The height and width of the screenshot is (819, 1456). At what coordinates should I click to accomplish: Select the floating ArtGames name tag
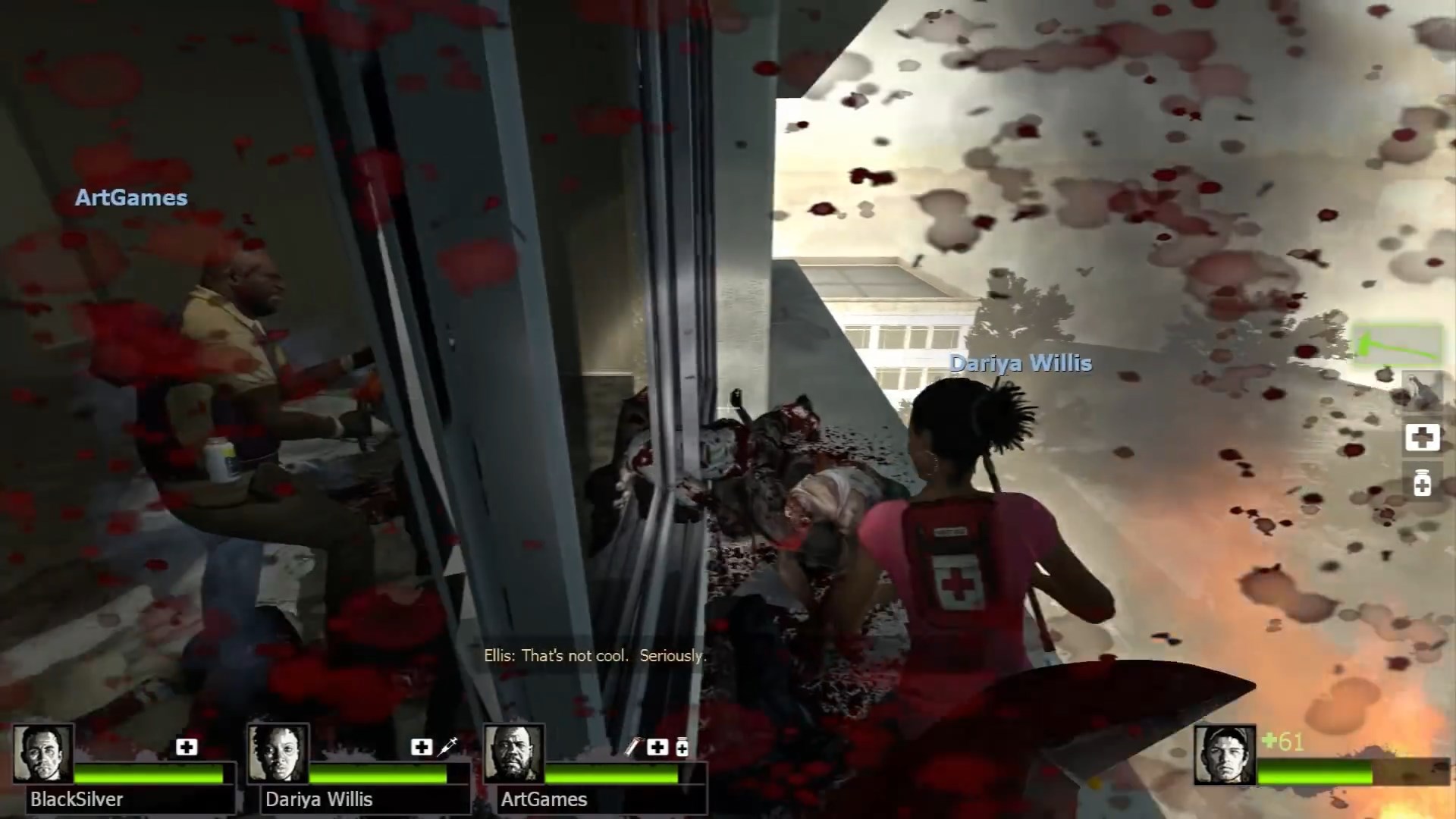pyautogui.click(x=131, y=198)
